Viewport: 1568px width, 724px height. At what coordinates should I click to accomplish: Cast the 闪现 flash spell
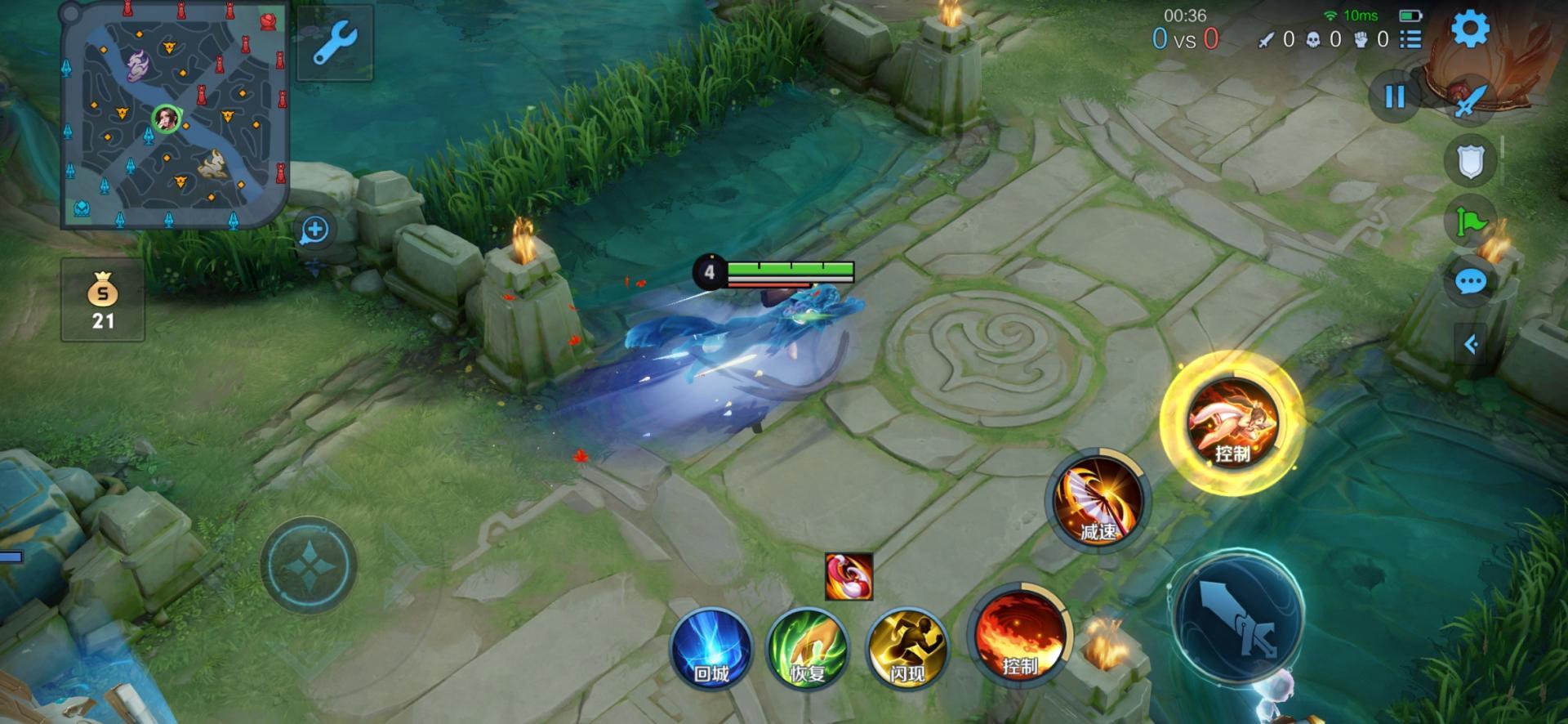pos(906,648)
